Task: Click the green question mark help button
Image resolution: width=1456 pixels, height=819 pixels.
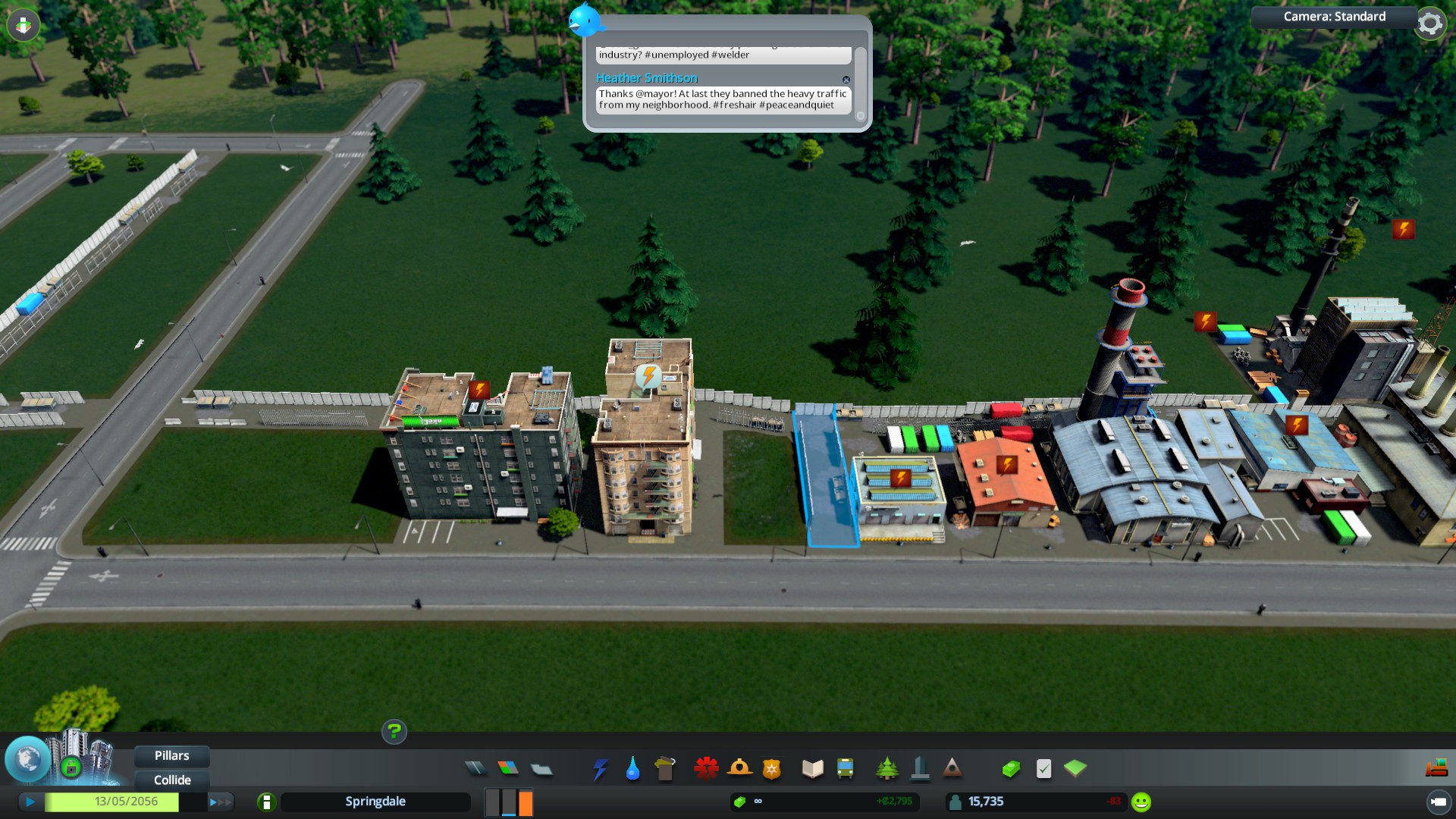Action: coord(394,732)
